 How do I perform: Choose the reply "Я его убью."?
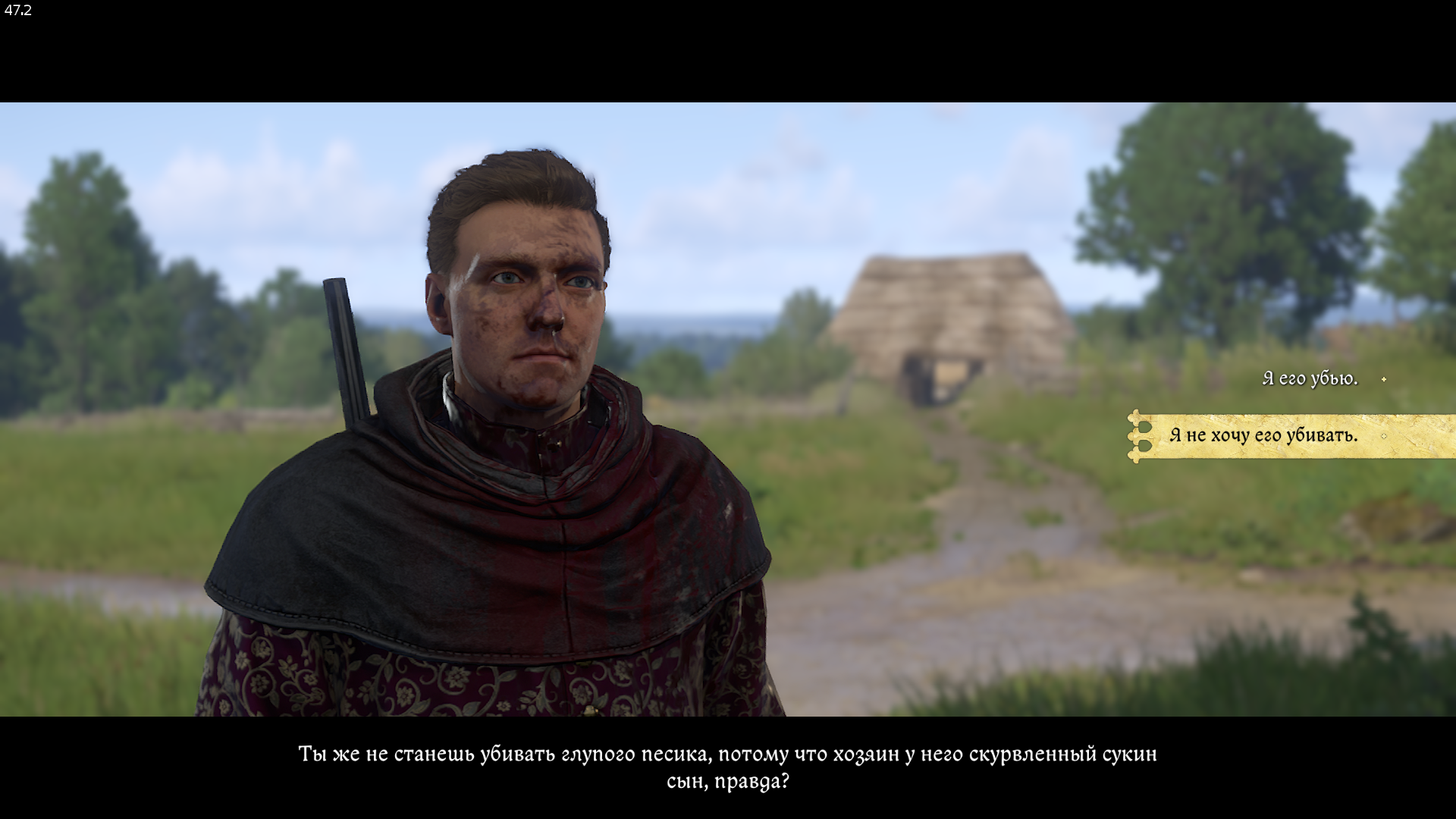click(1310, 378)
